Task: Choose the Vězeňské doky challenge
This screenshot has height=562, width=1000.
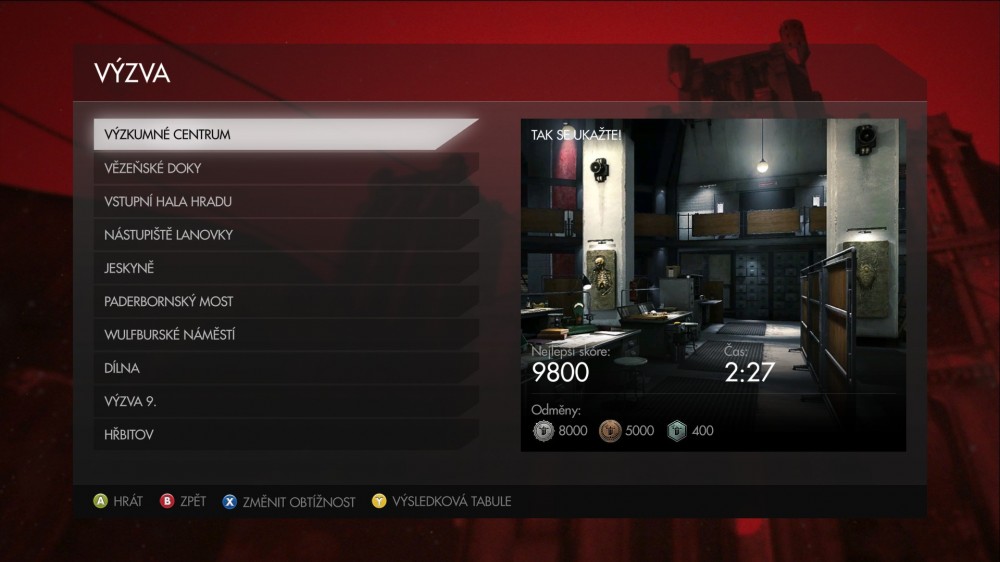Action: (x=285, y=168)
